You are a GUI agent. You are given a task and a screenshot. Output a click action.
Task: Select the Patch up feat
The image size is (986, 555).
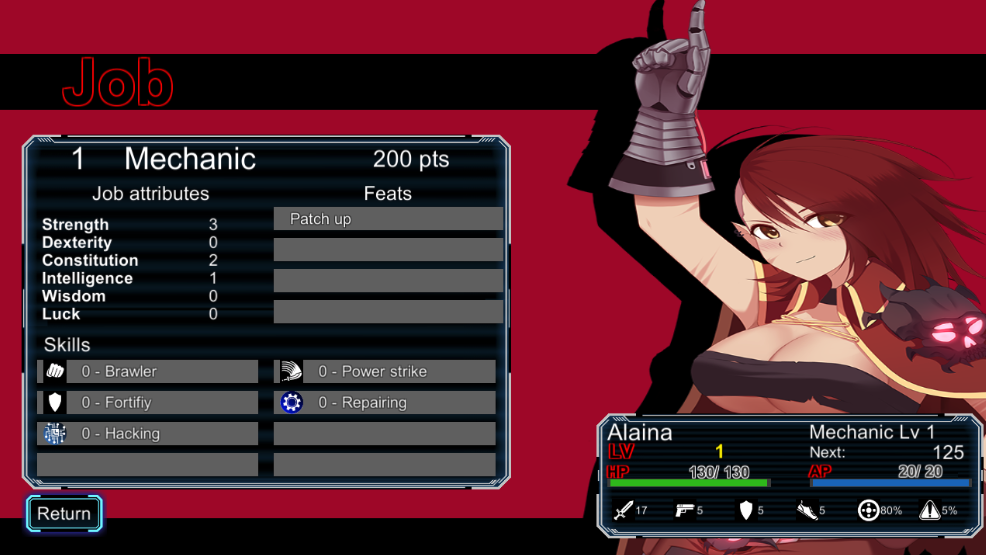coord(388,219)
